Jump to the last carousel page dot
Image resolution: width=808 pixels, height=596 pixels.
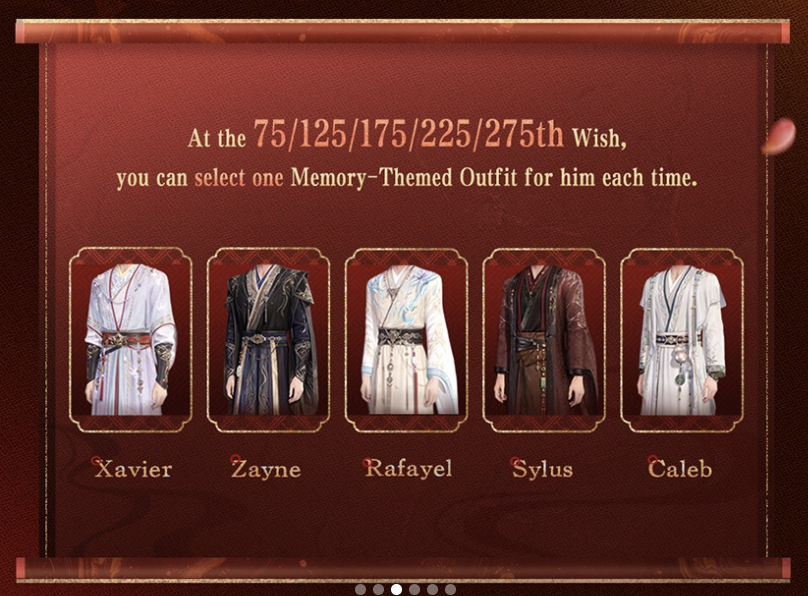coord(451,590)
